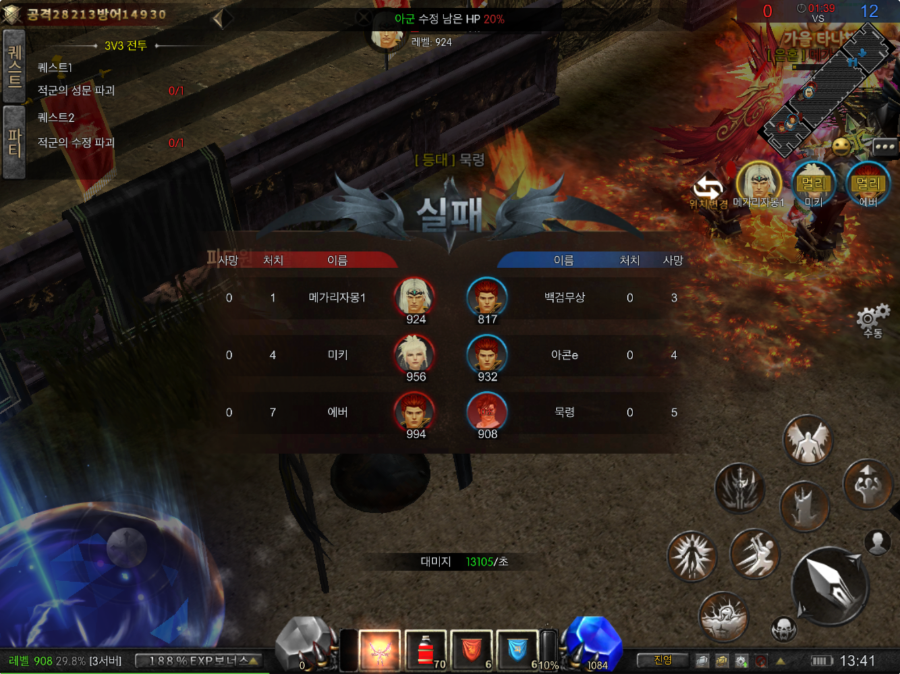This screenshot has height=674, width=900.
Task: Activate the winged figure skill
Action: [x=809, y=440]
